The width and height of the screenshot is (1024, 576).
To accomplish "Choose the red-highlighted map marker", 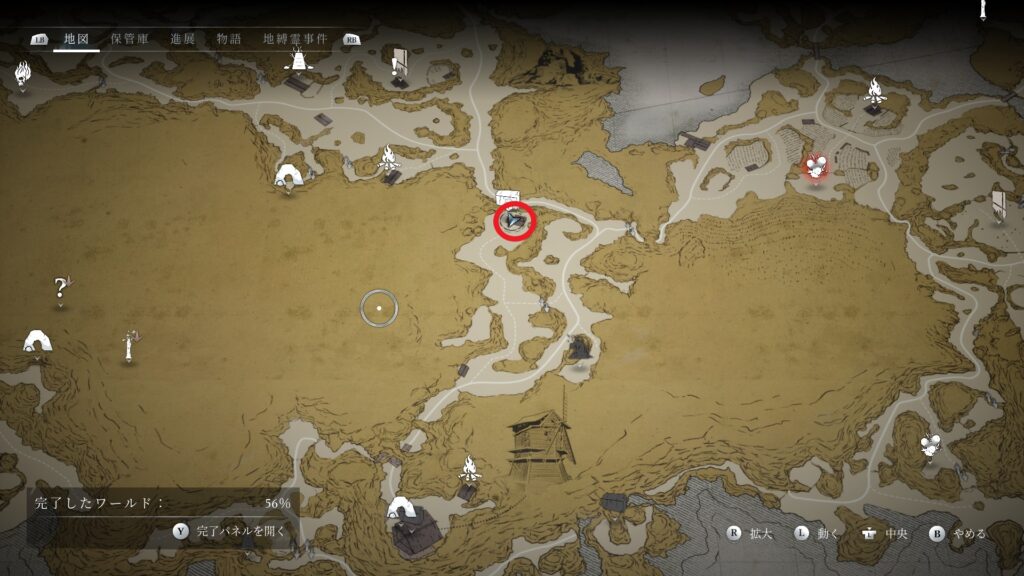I will tap(817, 168).
